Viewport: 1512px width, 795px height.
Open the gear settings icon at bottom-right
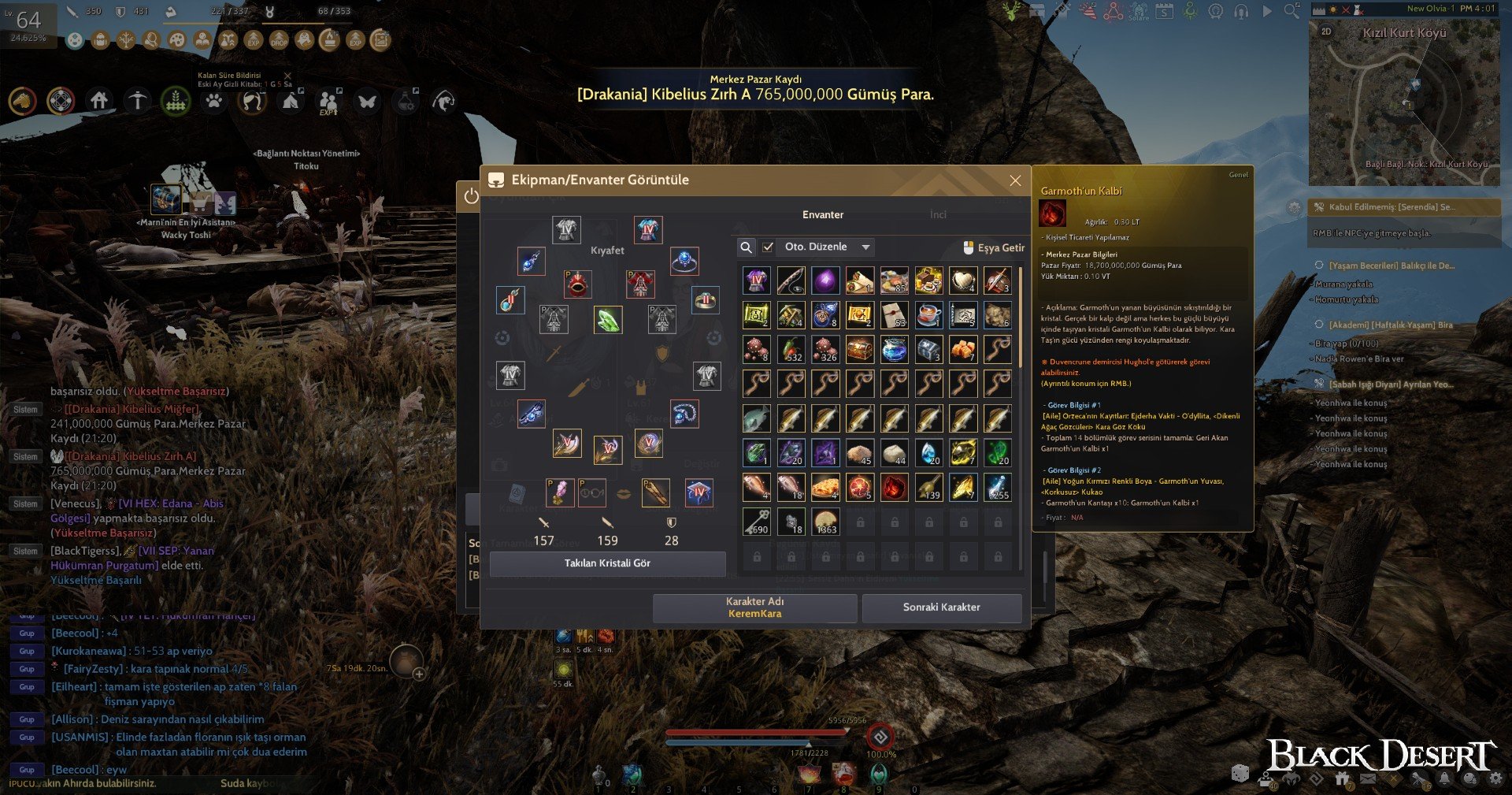(x=1495, y=778)
